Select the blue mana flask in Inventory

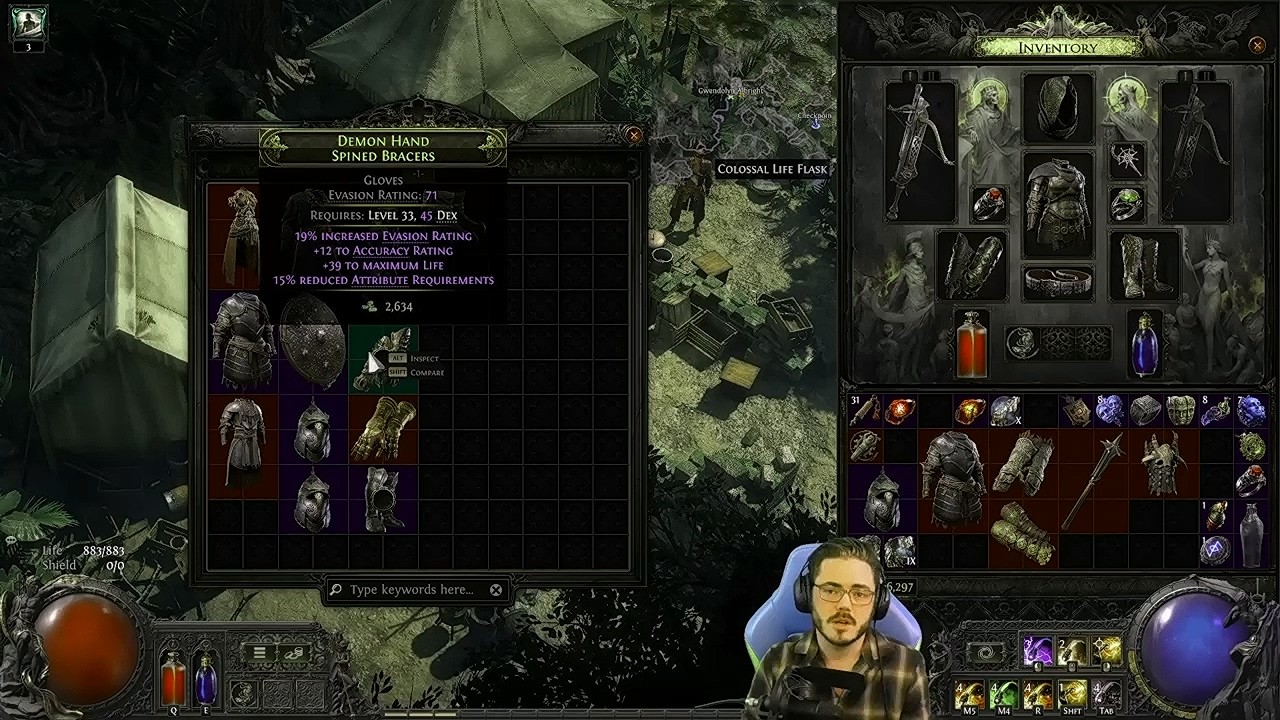coord(1145,345)
